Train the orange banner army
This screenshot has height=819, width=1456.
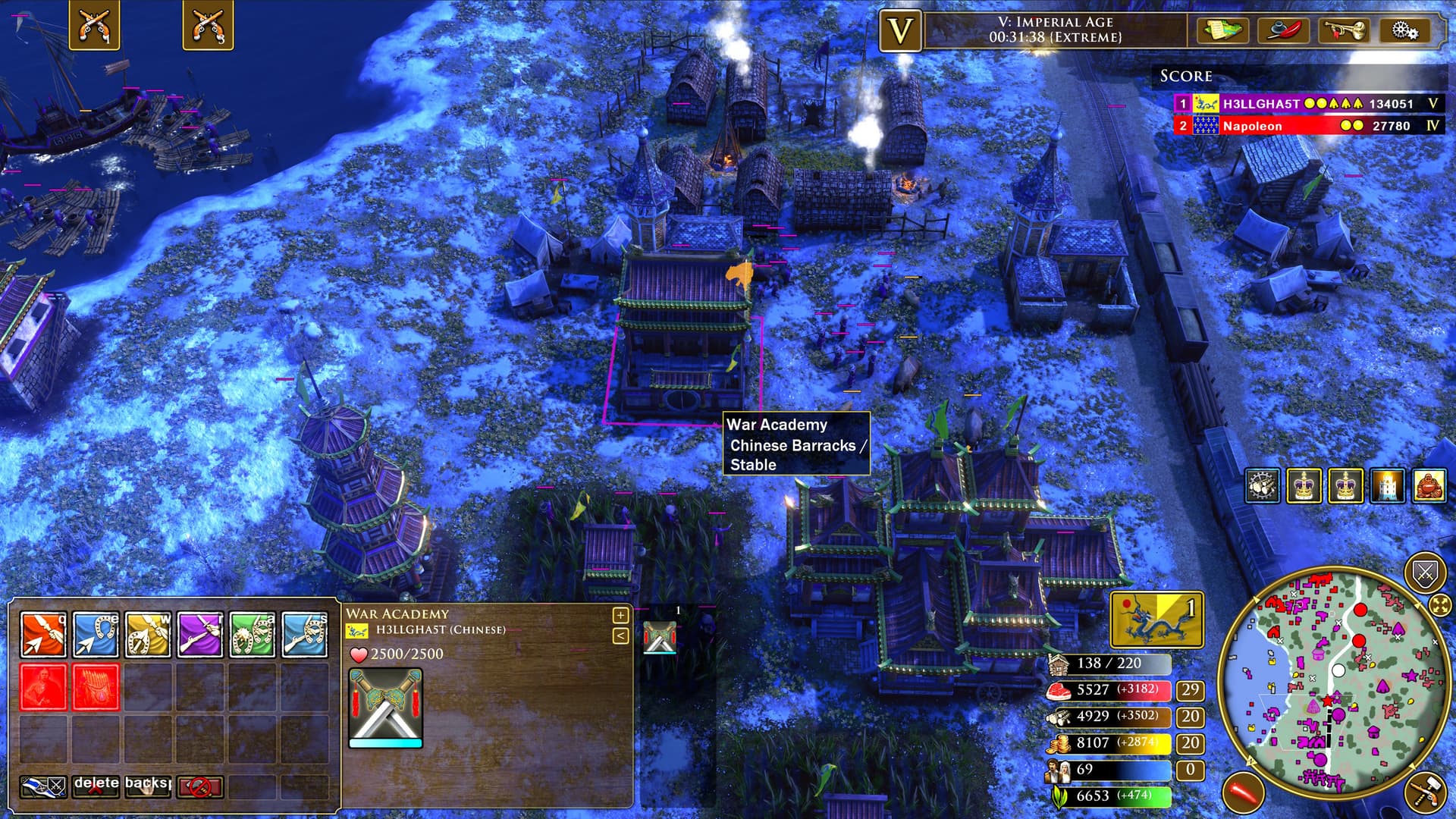coord(43,634)
